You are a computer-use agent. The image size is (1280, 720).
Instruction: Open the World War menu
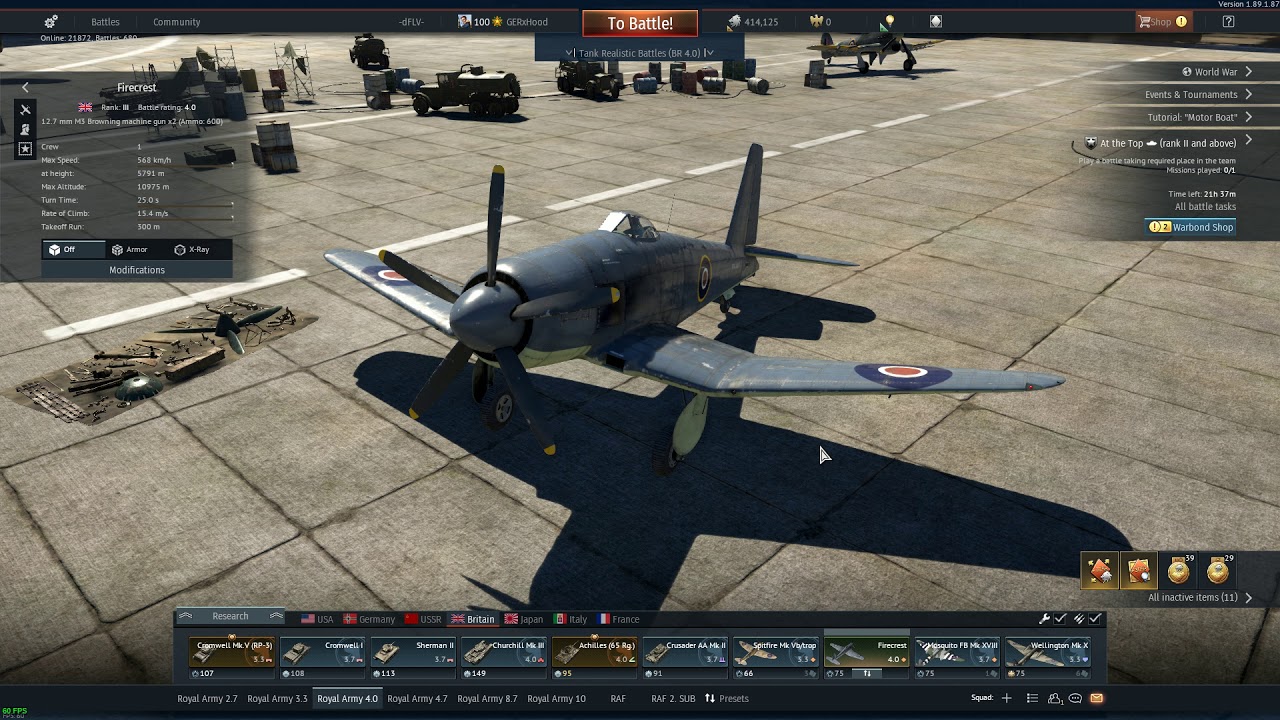pos(1216,72)
